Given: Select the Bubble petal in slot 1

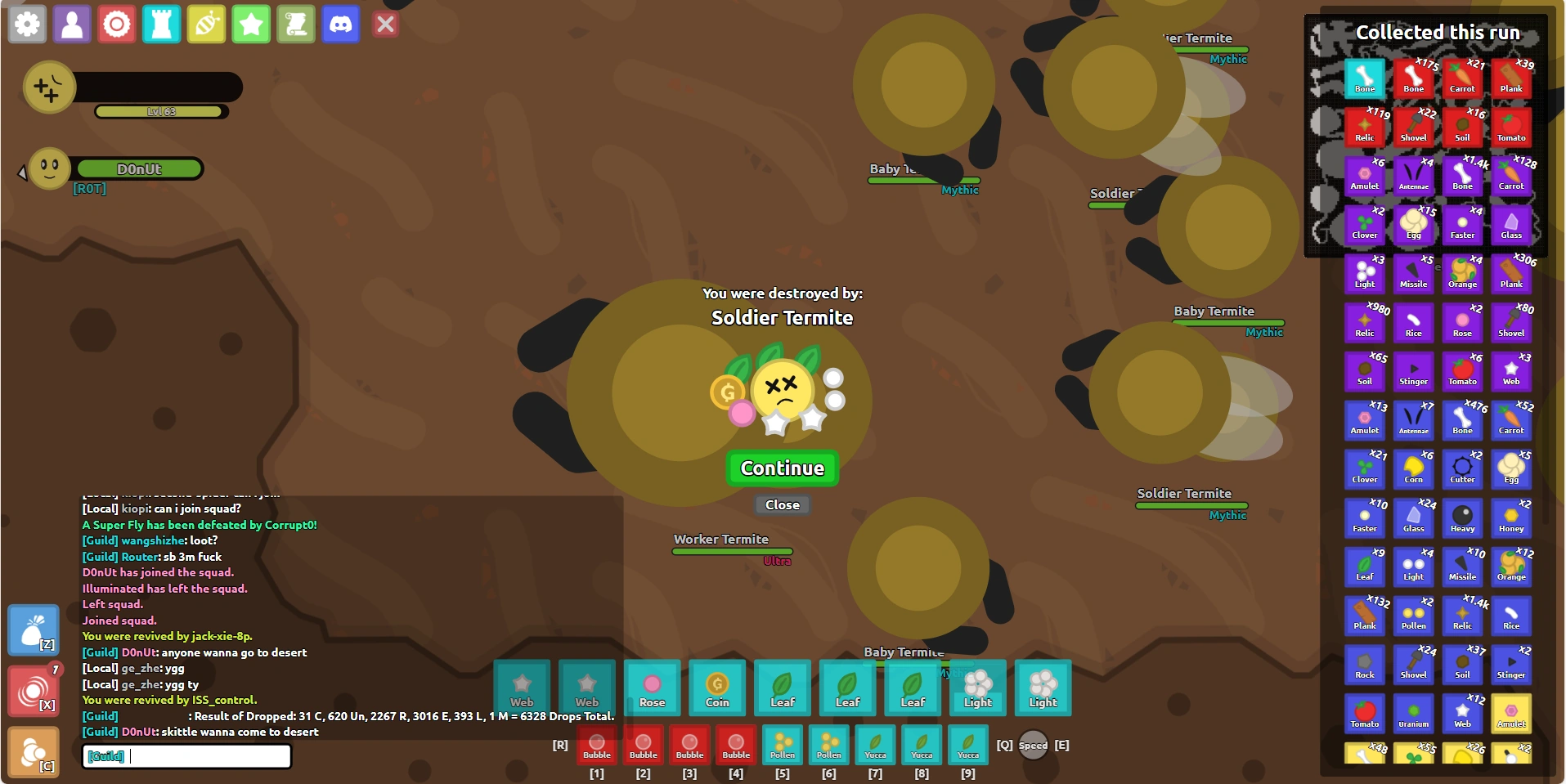Looking at the screenshot, I should coord(597,746).
